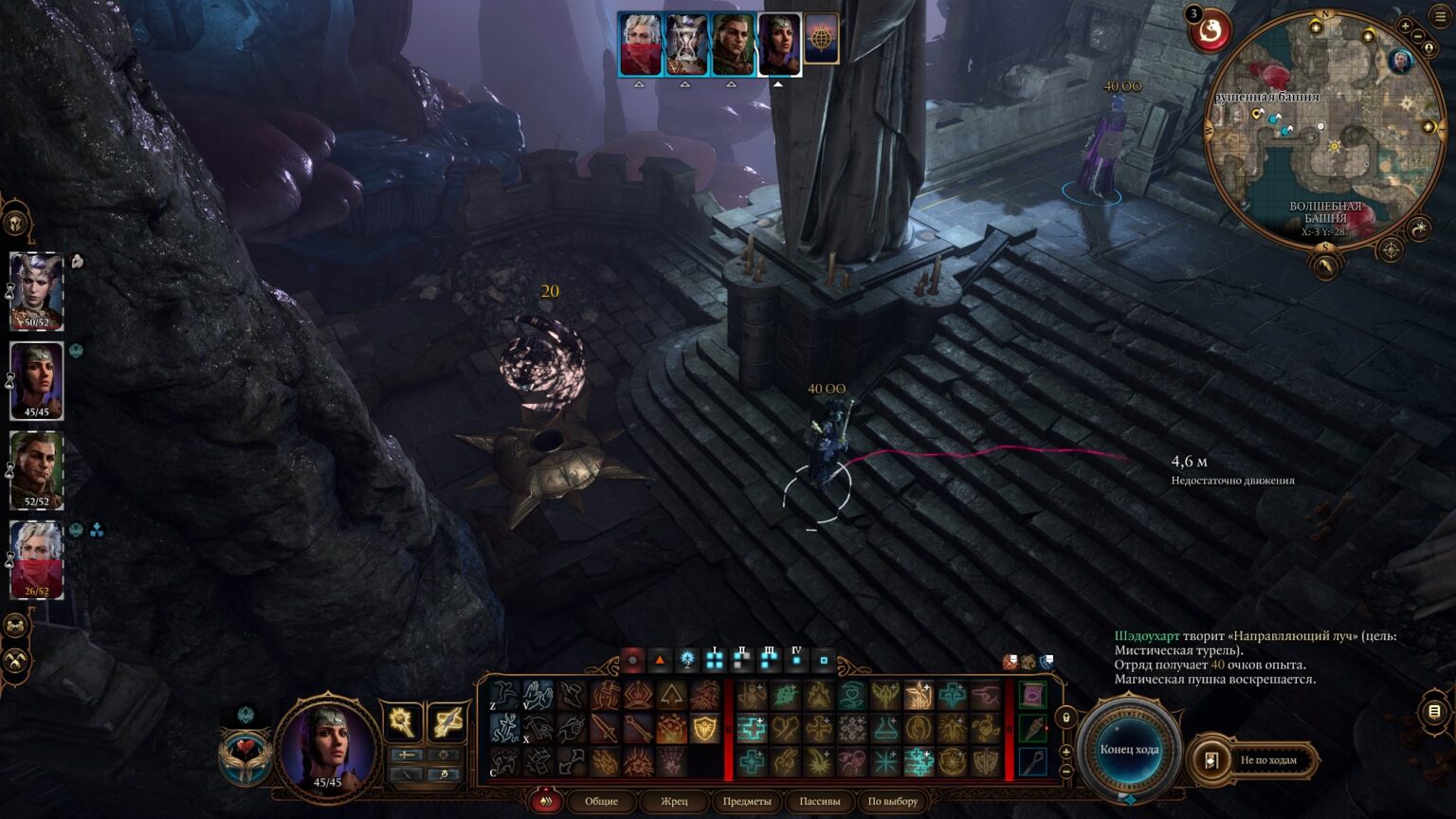
Task: Switch to the Жрец tab
Action: click(675, 802)
